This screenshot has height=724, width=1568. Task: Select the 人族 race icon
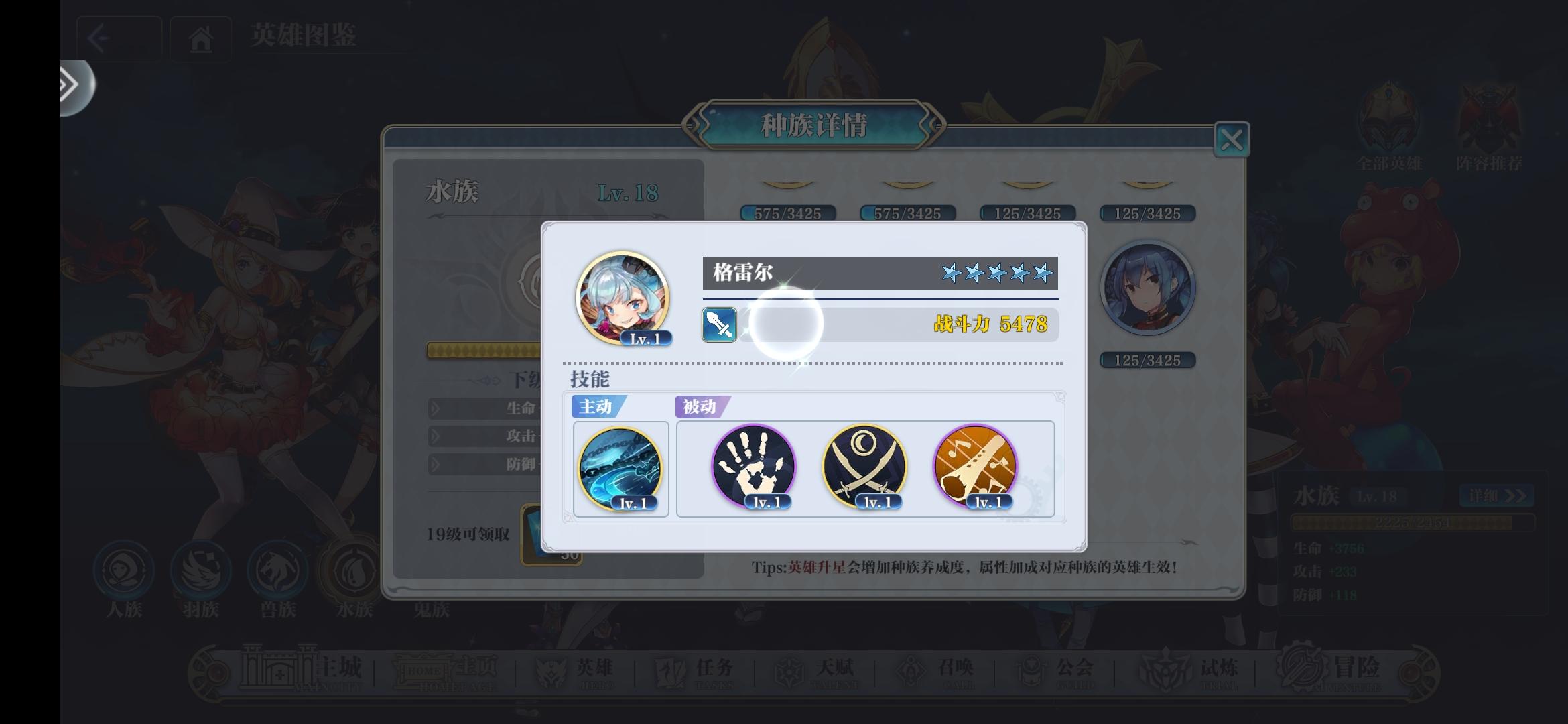123,571
